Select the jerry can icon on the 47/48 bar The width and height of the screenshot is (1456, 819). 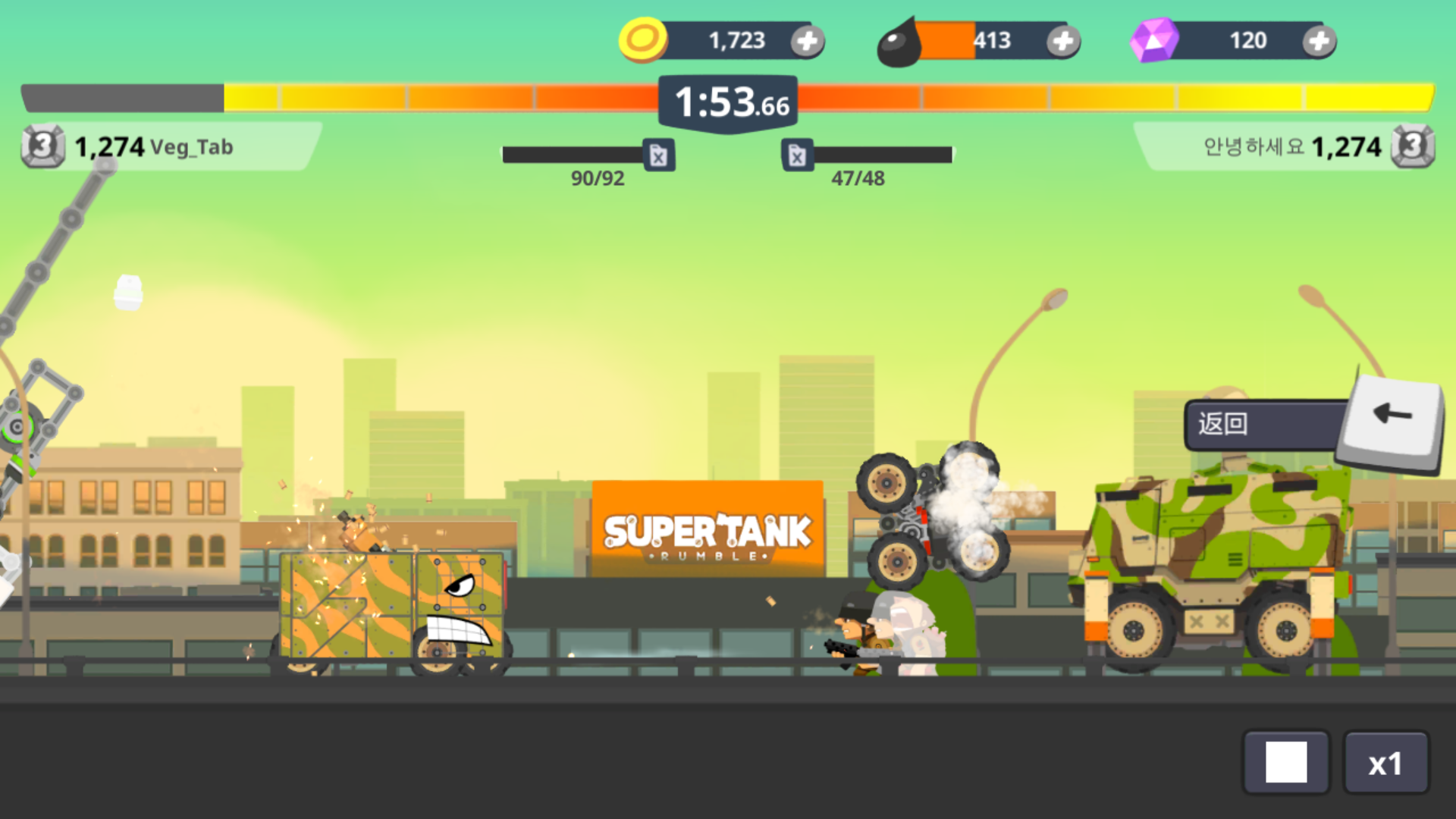798,155
